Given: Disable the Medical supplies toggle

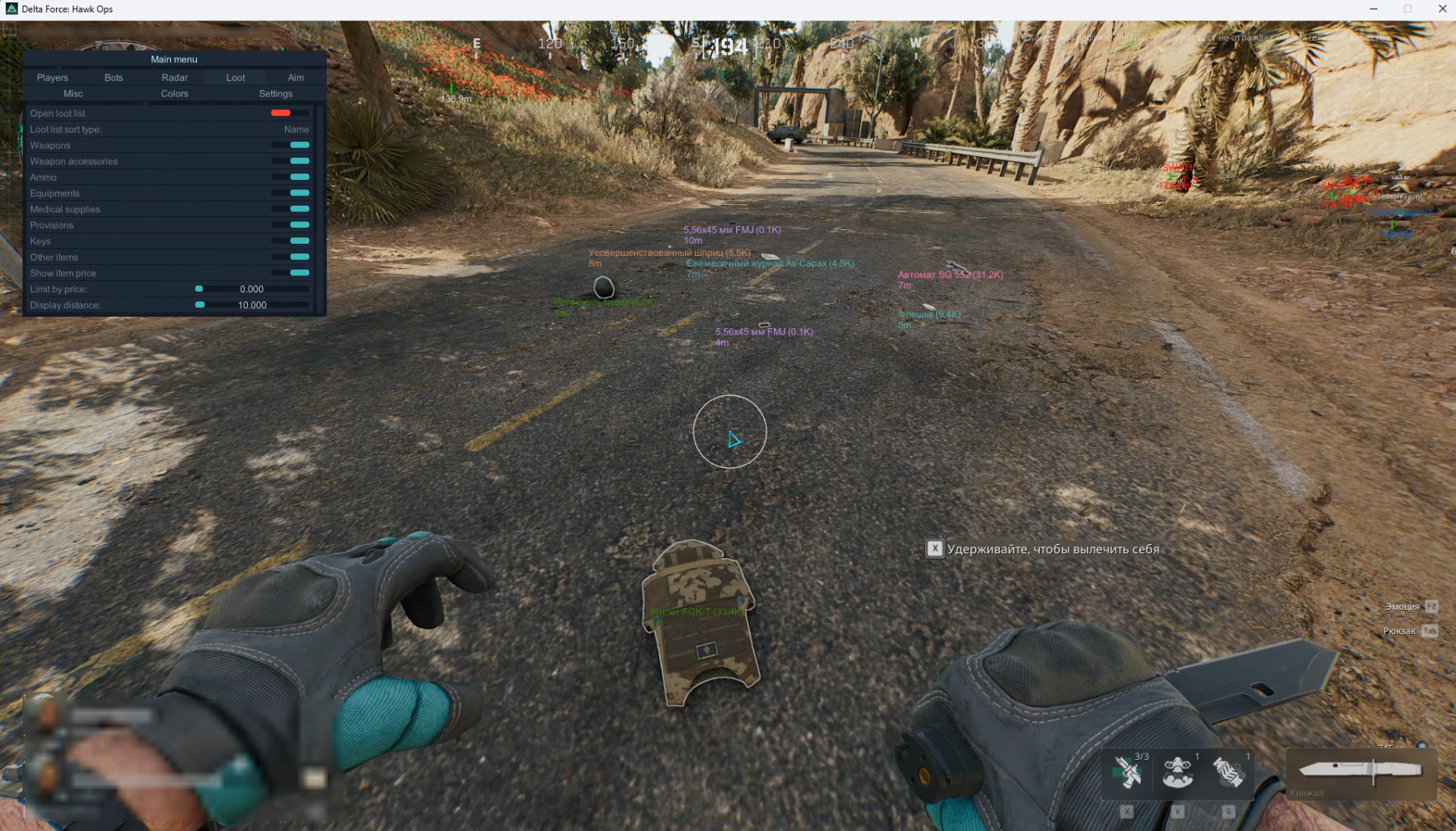Looking at the screenshot, I should pos(290,209).
